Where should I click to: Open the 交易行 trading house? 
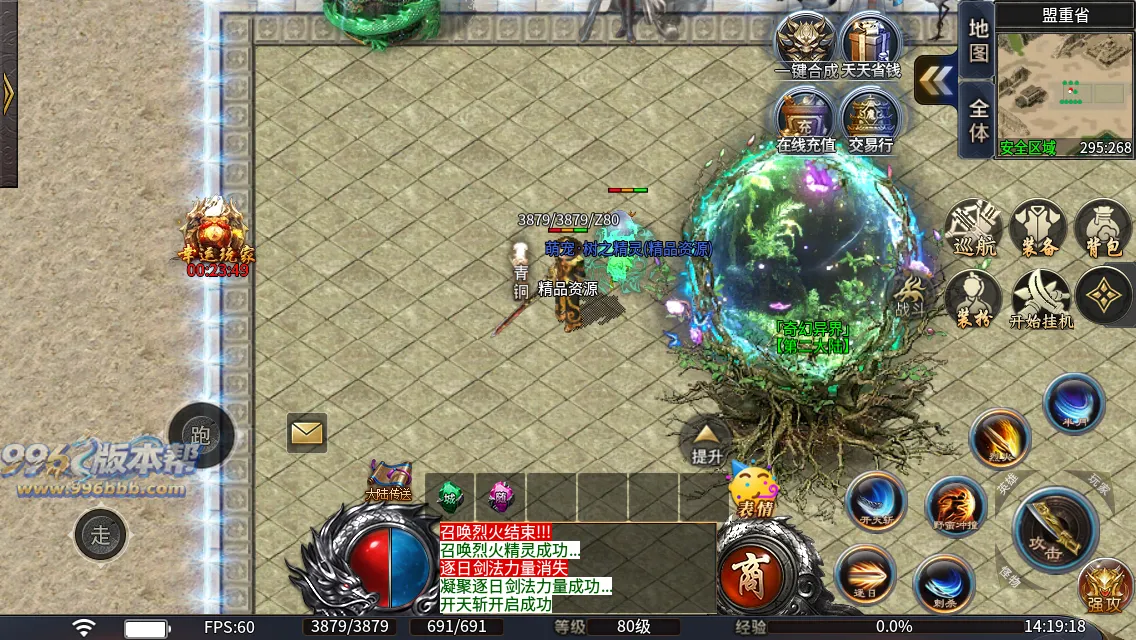click(x=870, y=120)
